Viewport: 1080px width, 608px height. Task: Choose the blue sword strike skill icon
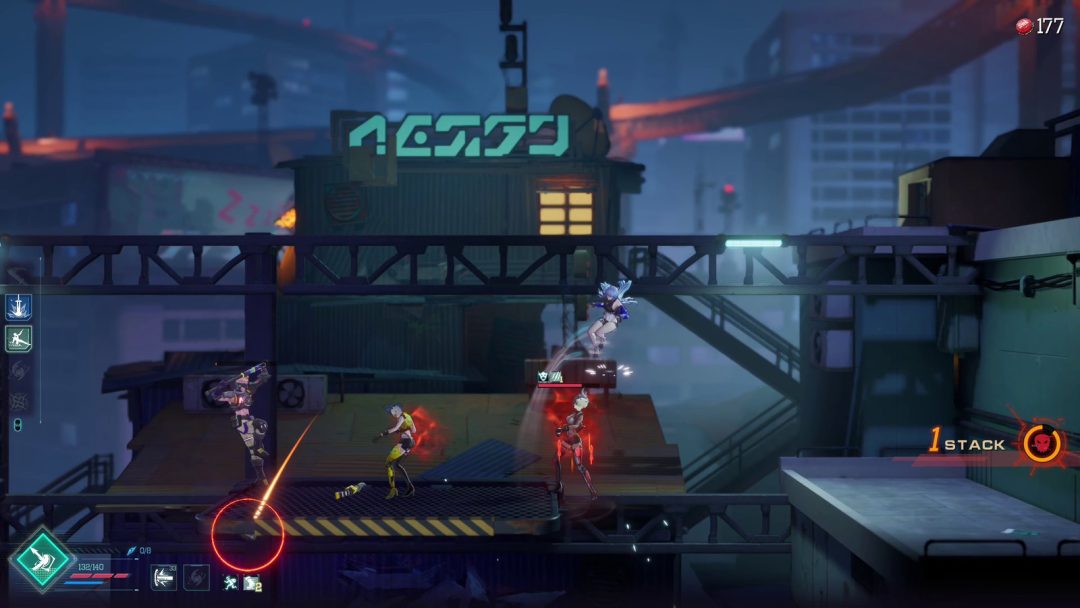click(x=18, y=307)
